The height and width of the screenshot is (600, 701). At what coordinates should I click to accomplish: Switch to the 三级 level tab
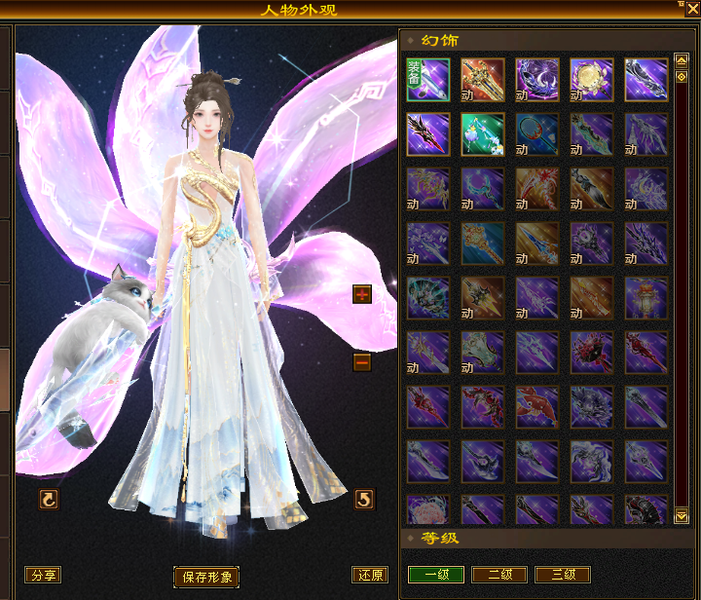562,575
